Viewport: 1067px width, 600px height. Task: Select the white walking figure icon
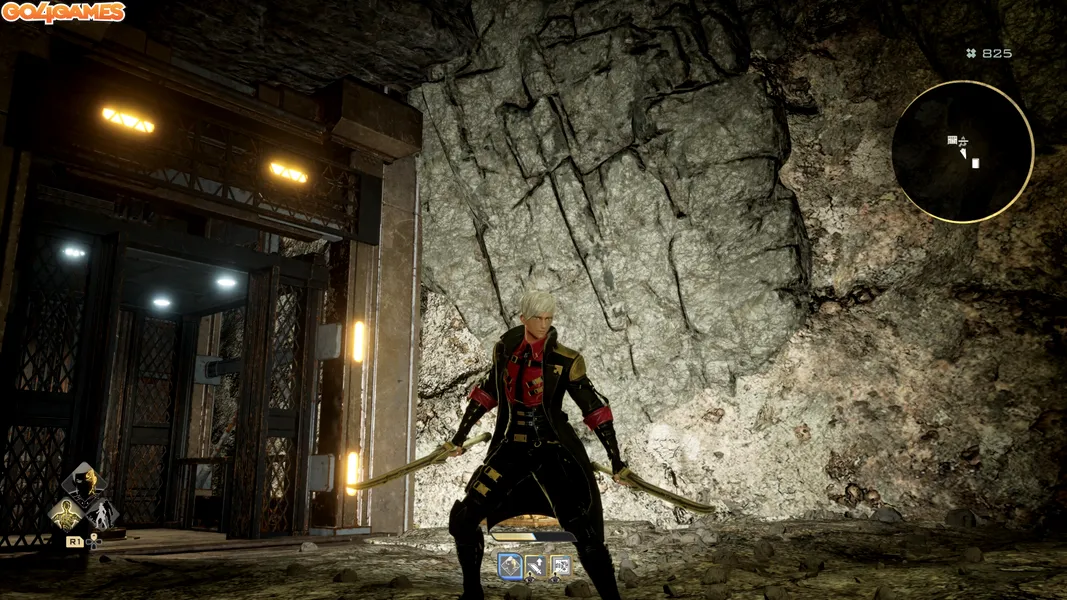(102, 514)
